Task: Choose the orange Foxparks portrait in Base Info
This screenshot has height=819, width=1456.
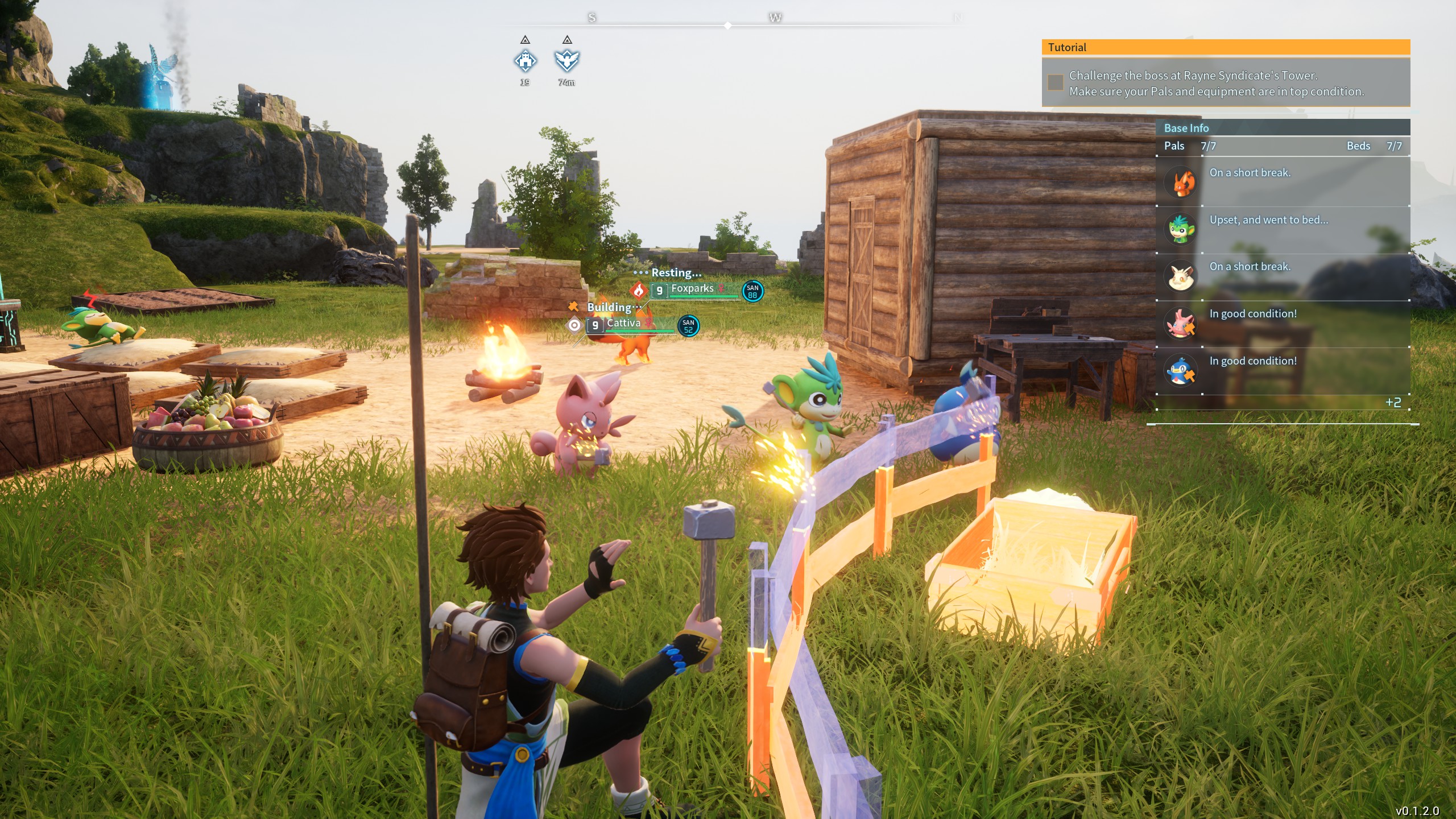Action: click(x=1181, y=182)
